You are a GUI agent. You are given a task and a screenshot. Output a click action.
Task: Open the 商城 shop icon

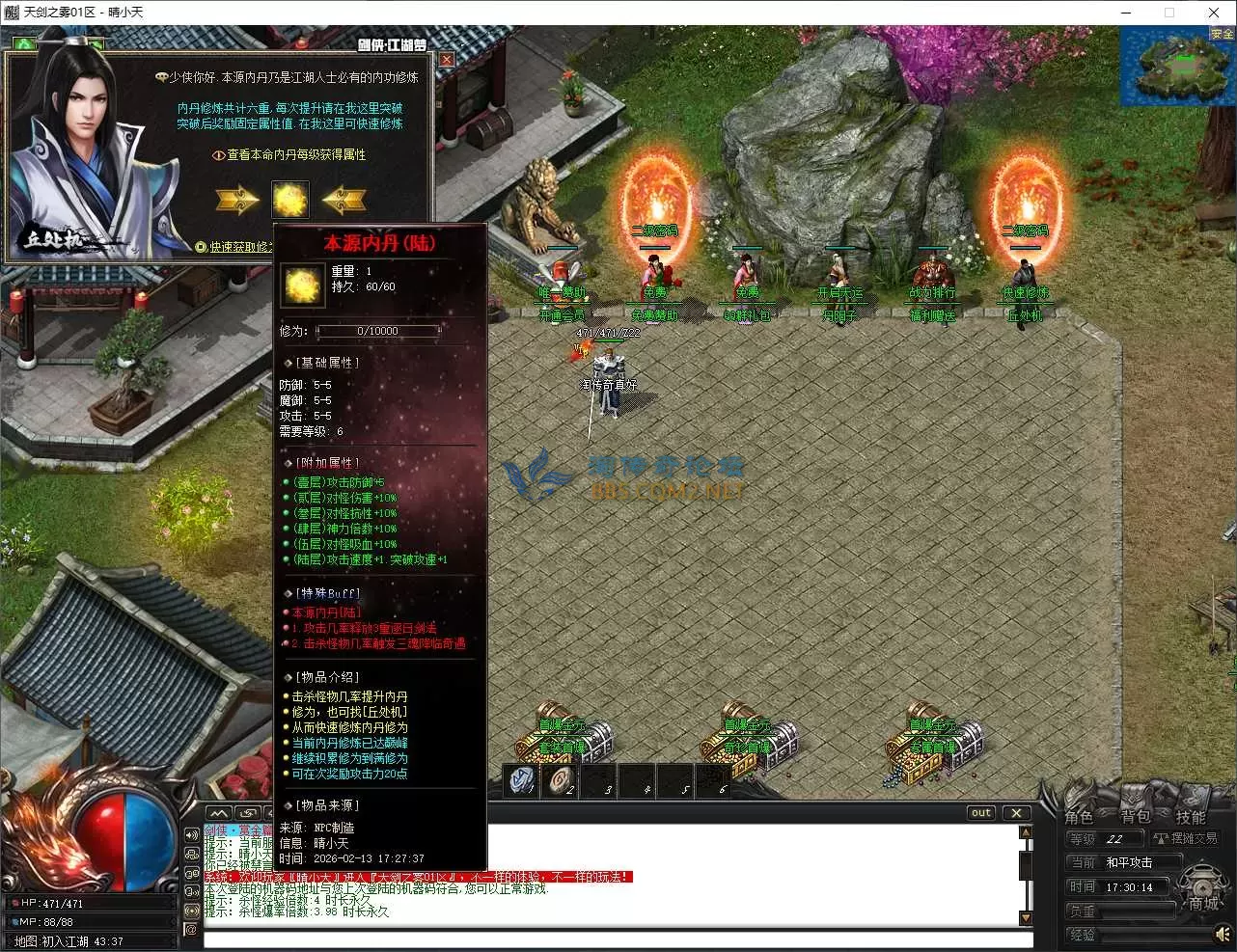click(1201, 884)
